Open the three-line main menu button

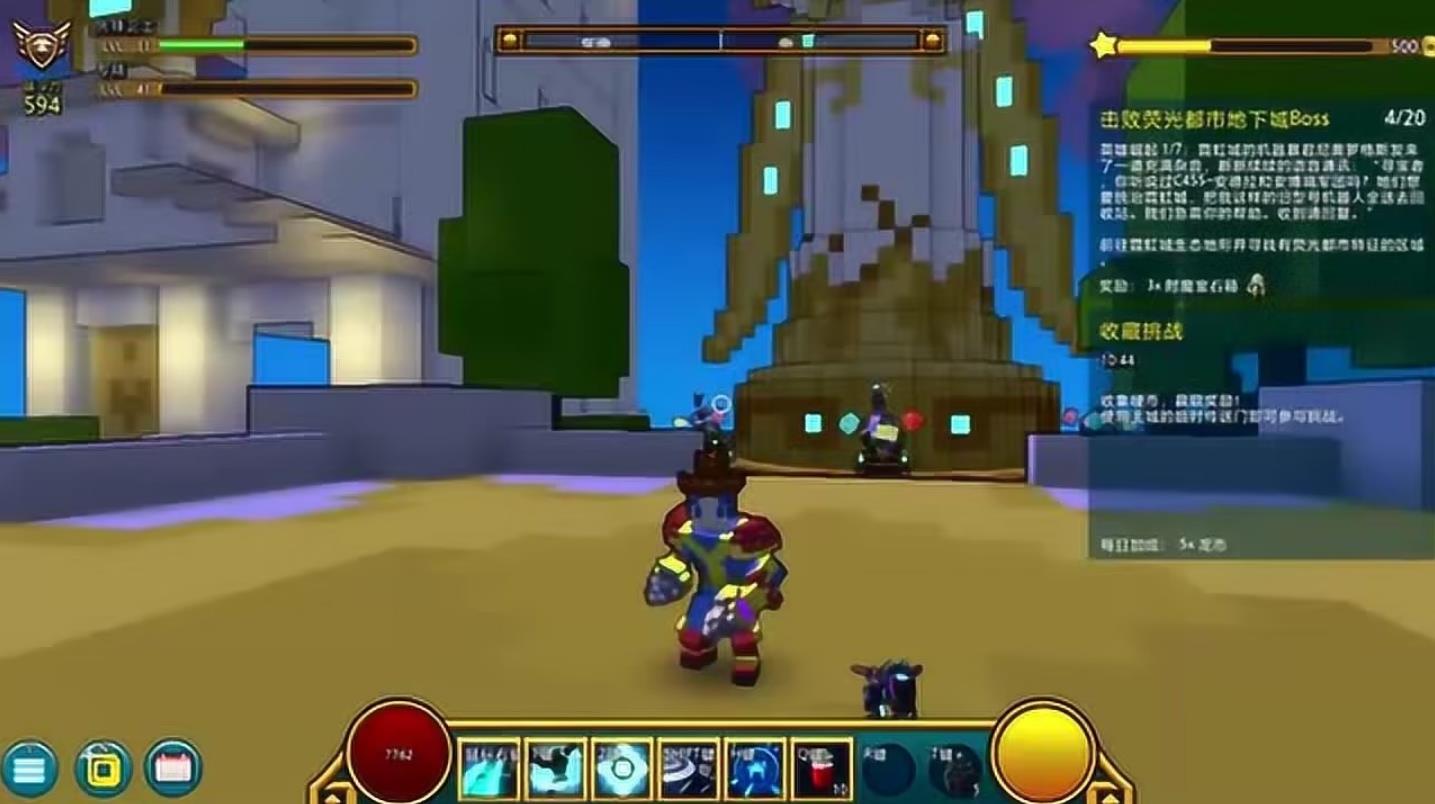(30, 768)
